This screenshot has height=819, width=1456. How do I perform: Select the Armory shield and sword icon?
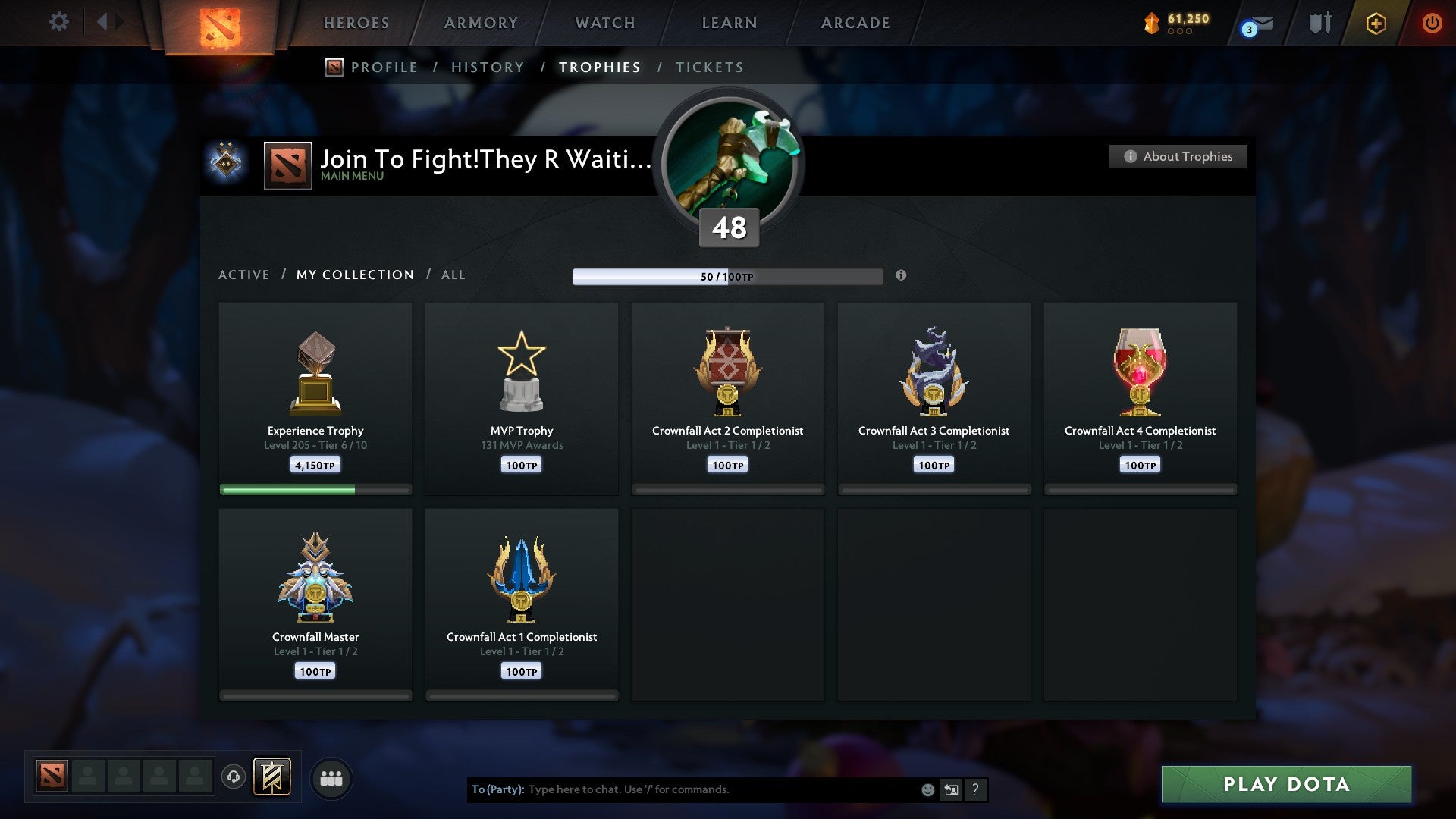click(x=1319, y=23)
